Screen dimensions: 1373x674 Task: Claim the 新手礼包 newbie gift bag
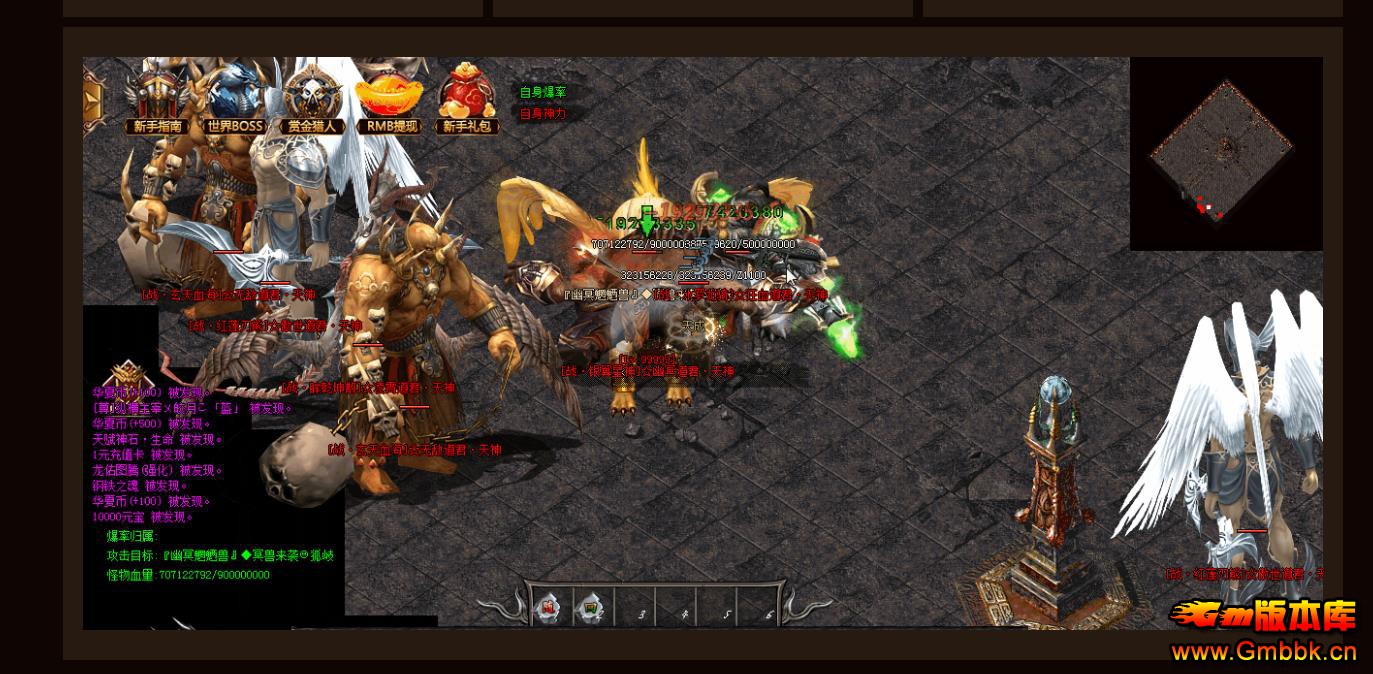click(468, 99)
